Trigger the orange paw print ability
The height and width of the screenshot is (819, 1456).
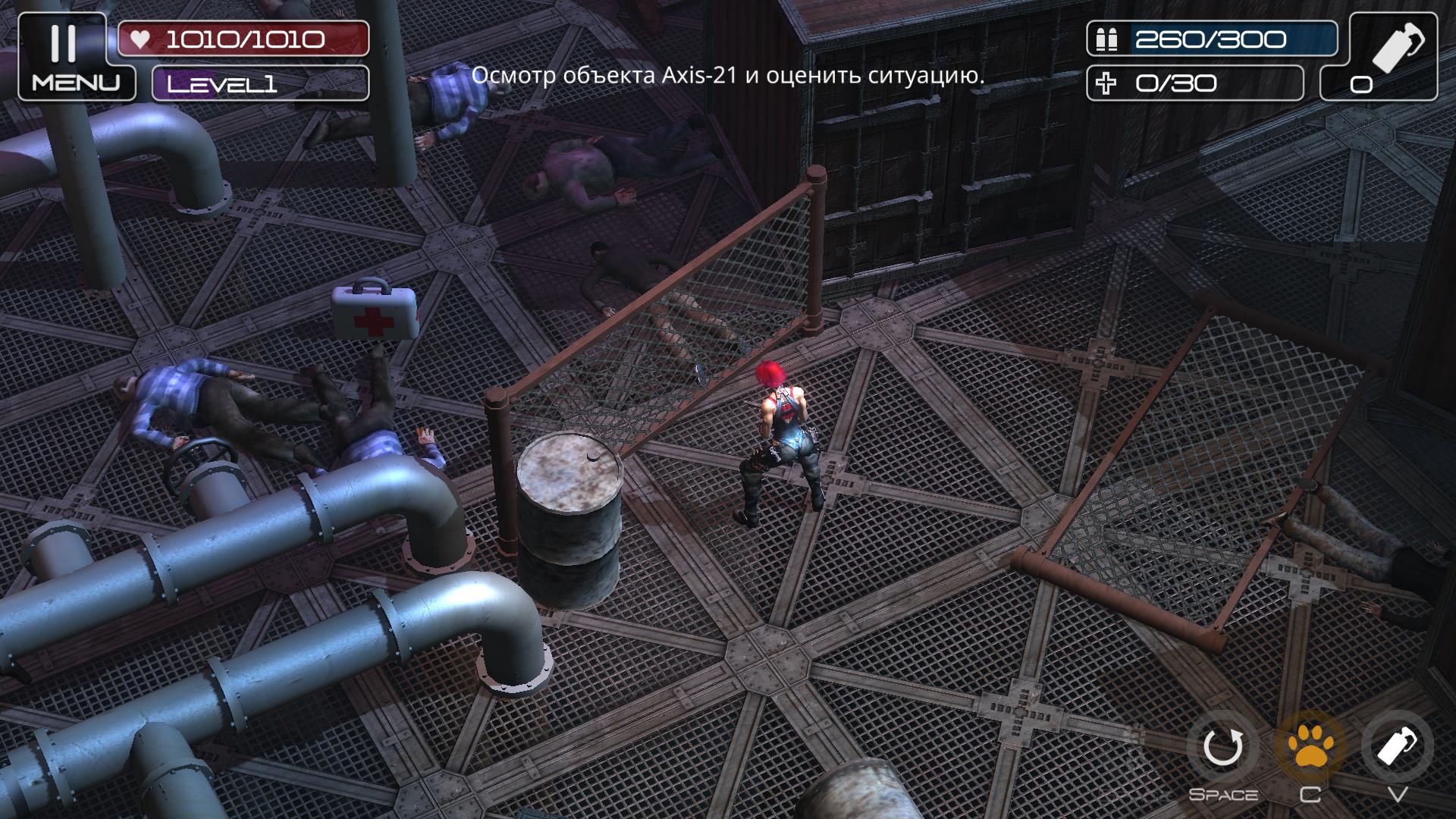pos(1310,748)
